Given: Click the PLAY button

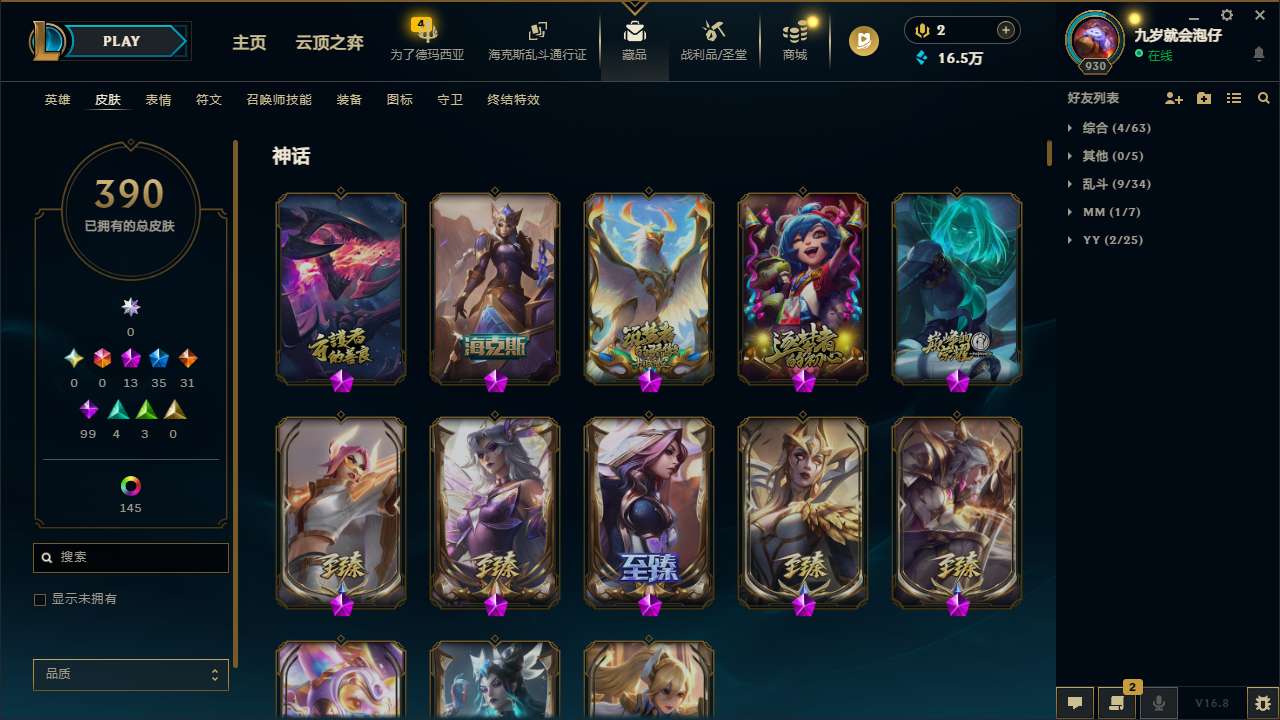Looking at the screenshot, I should pos(121,41).
